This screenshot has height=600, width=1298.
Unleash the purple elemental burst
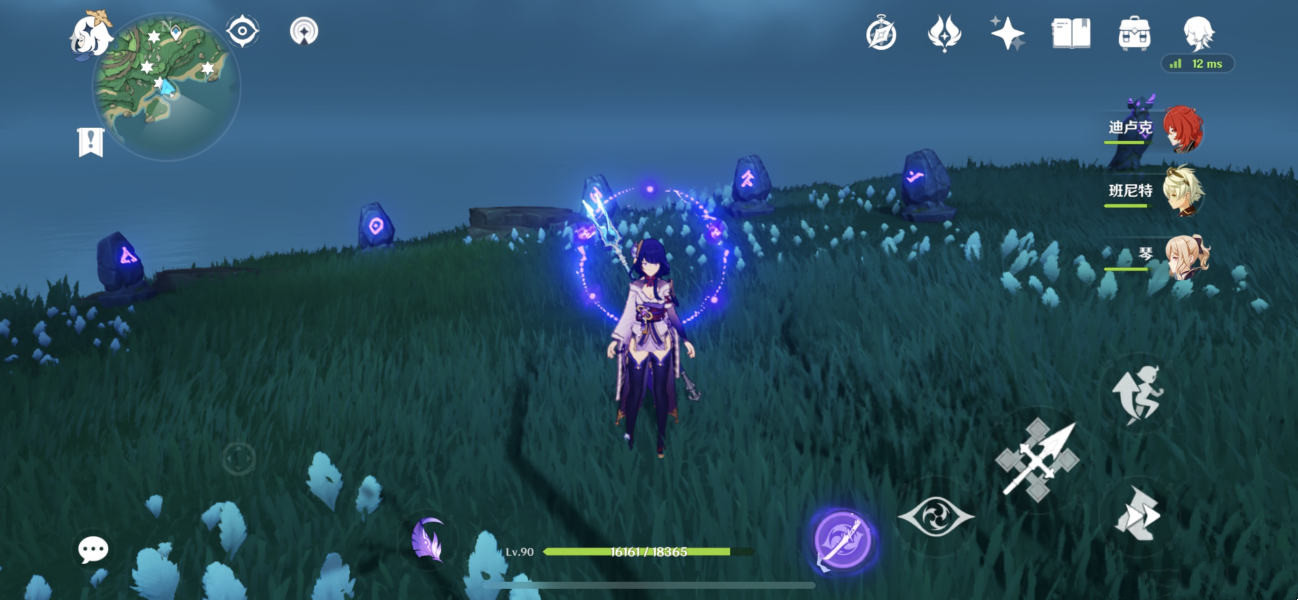click(x=841, y=541)
